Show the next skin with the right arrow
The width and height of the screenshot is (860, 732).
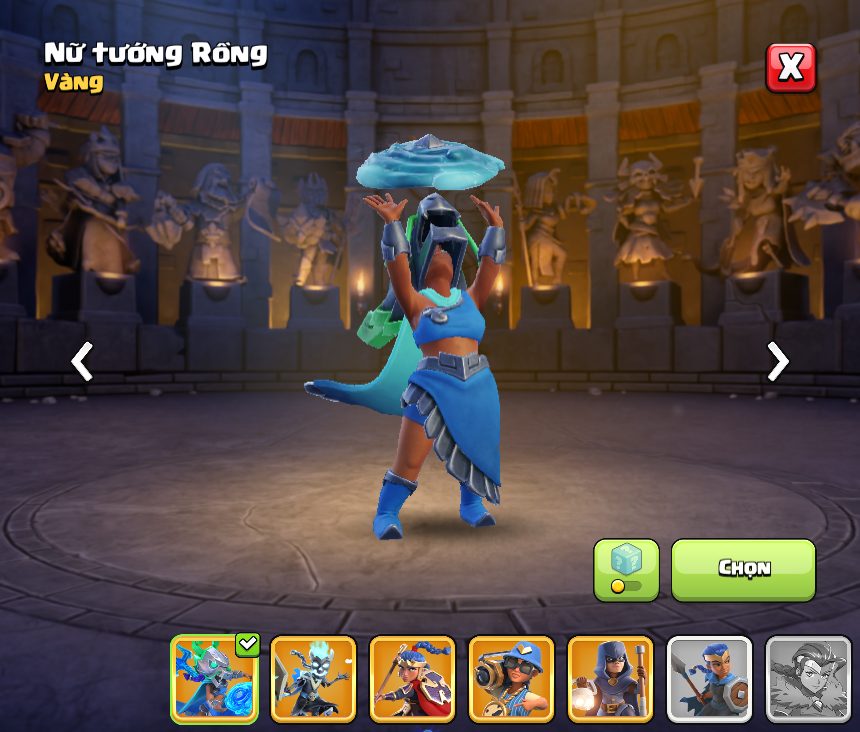coord(777,362)
